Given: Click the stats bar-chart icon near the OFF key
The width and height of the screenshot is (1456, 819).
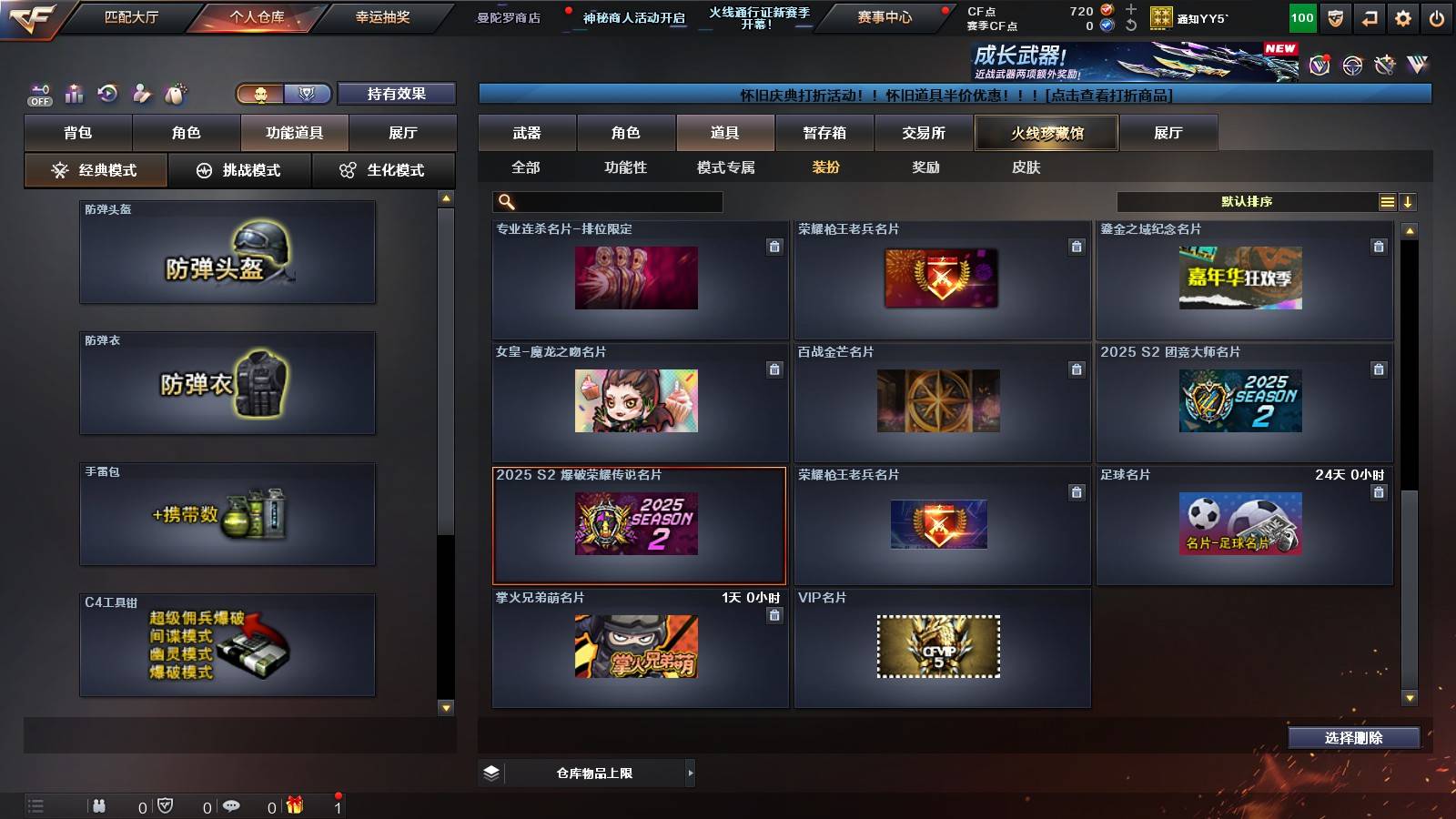Looking at the screenshot, I should click(x=75, y=94).
